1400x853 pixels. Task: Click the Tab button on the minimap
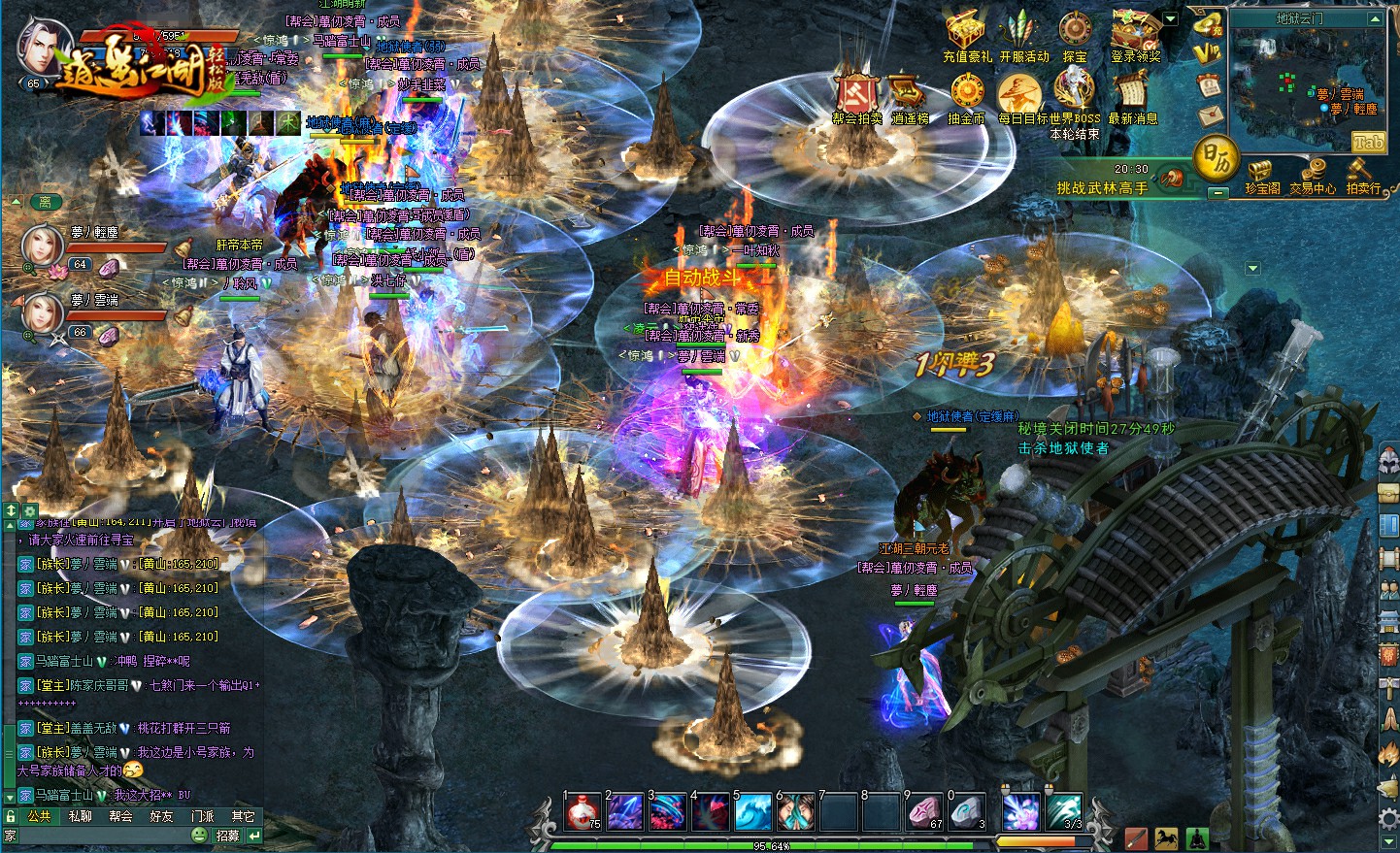click(x=1368, y=142)
